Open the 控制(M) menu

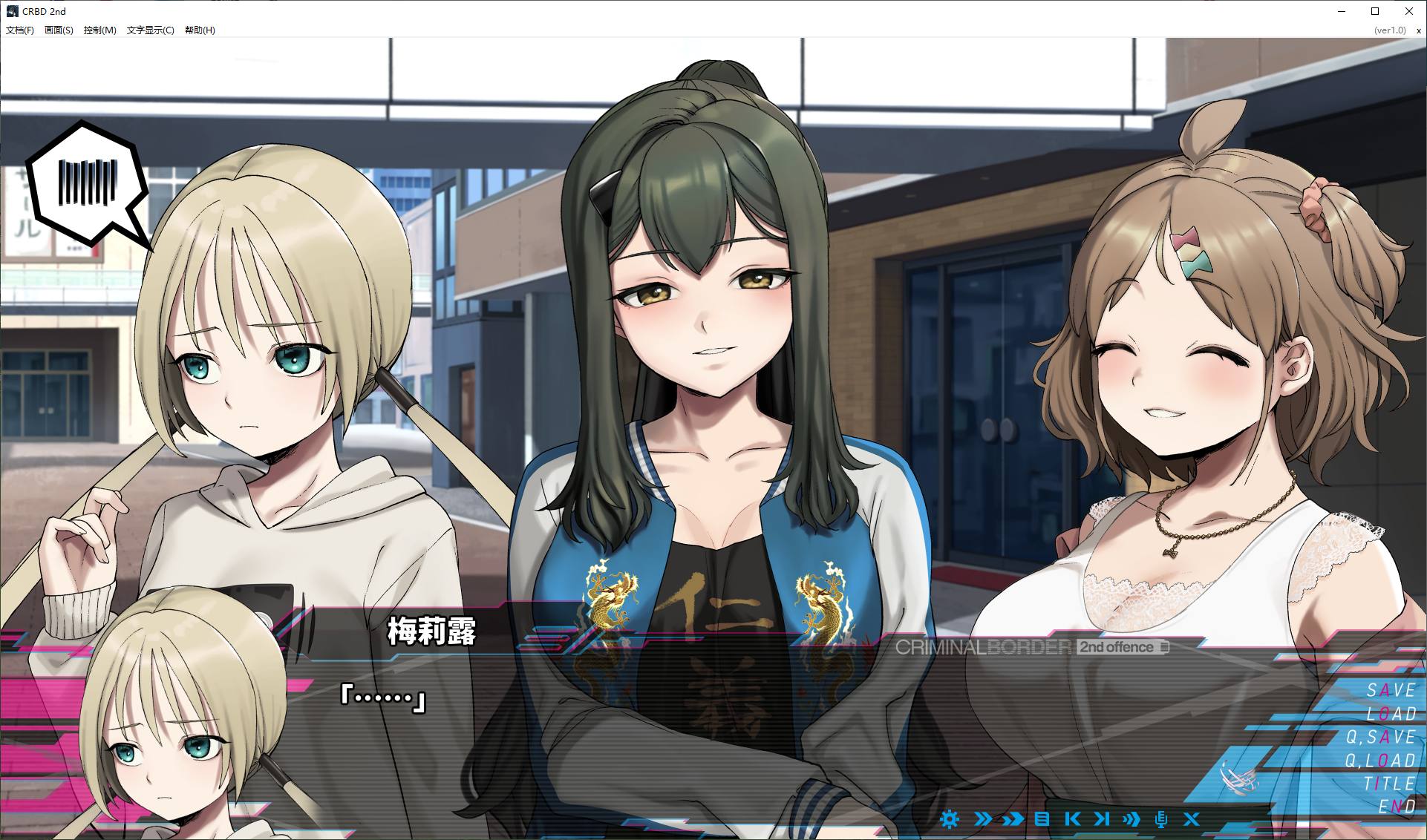99,30
